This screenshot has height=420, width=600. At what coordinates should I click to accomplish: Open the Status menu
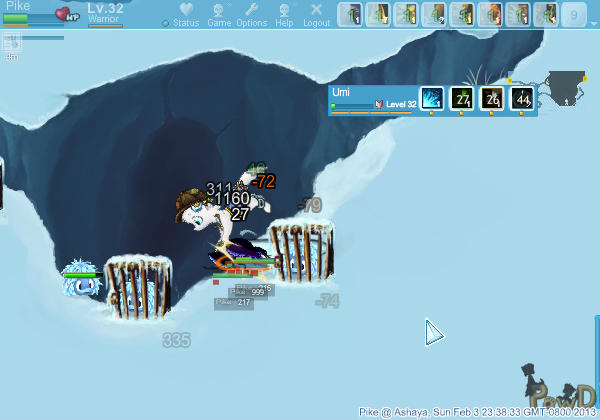pyautogui.click(x=185, y=15)
